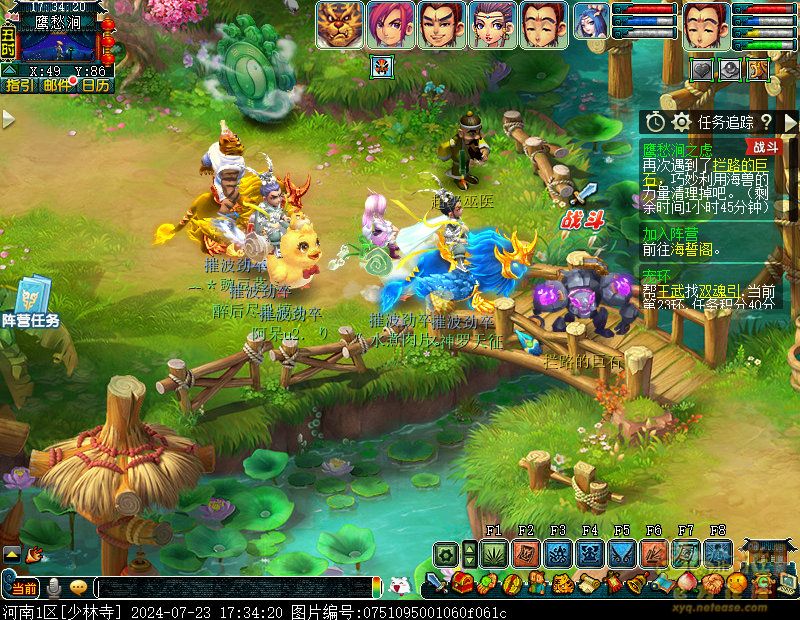Click the stopwatch icon in quest tracker
Viewport: 800px width, 620px height.
click(655, 122)
